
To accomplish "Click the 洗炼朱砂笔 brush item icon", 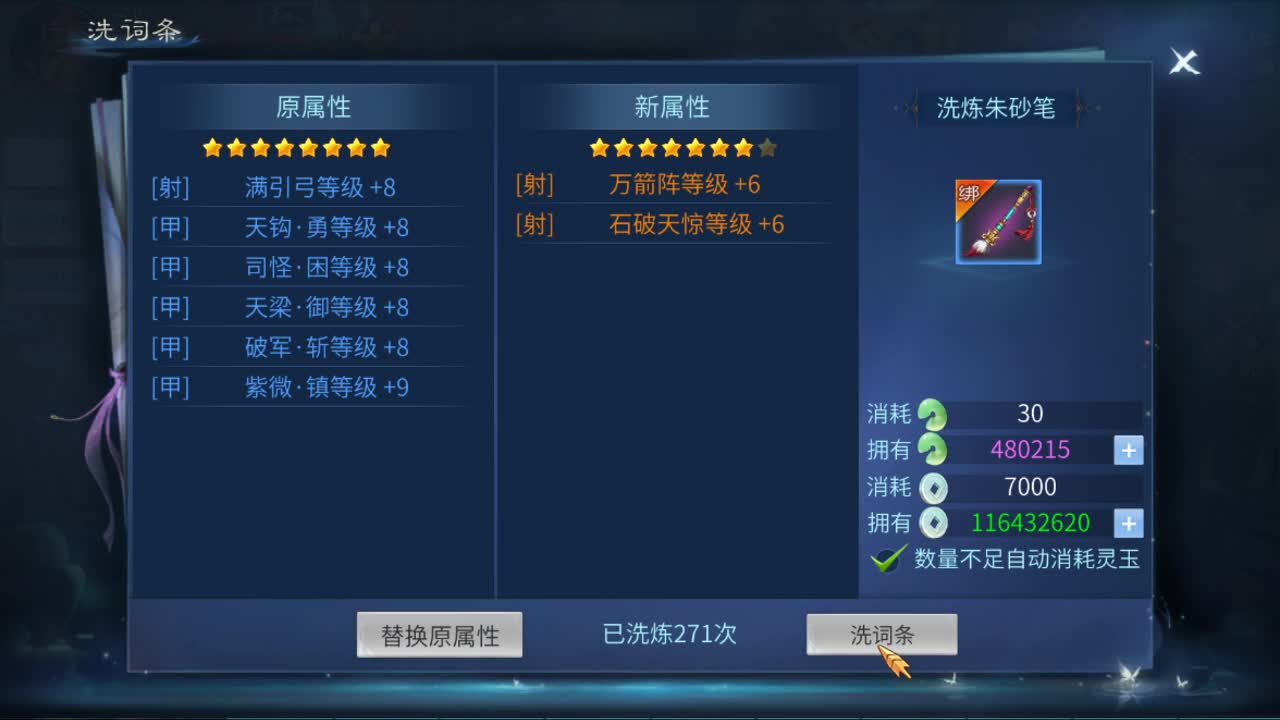I will coord(997,221).
